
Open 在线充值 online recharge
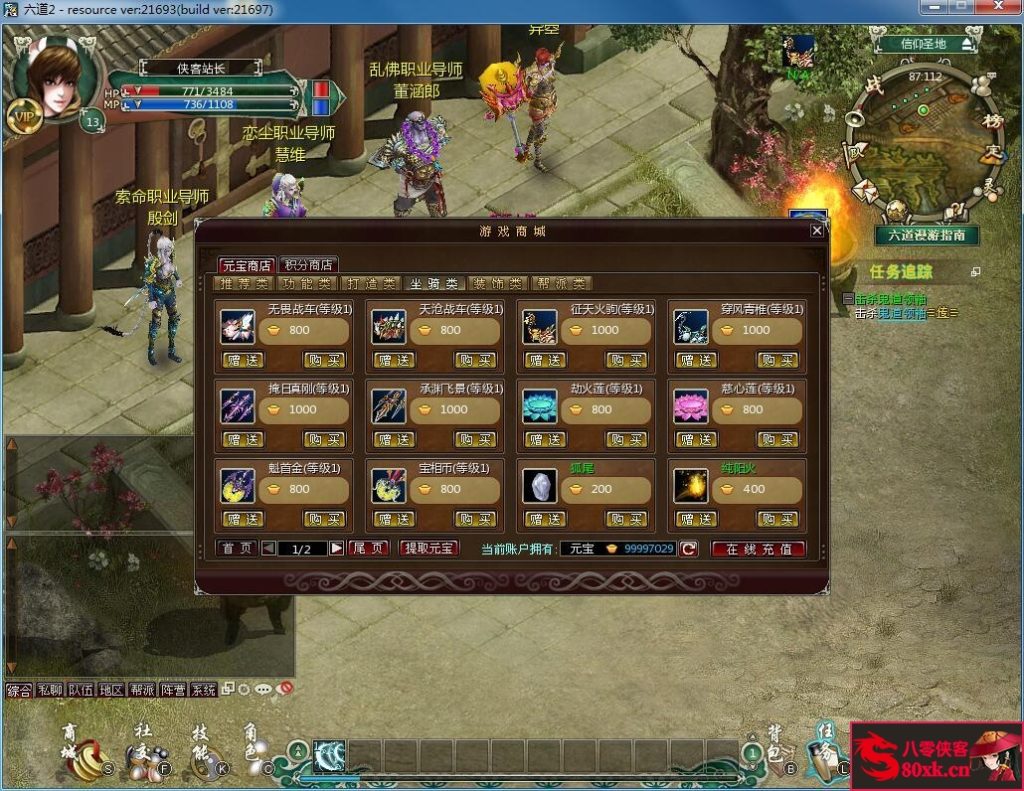tap(758, 549)
